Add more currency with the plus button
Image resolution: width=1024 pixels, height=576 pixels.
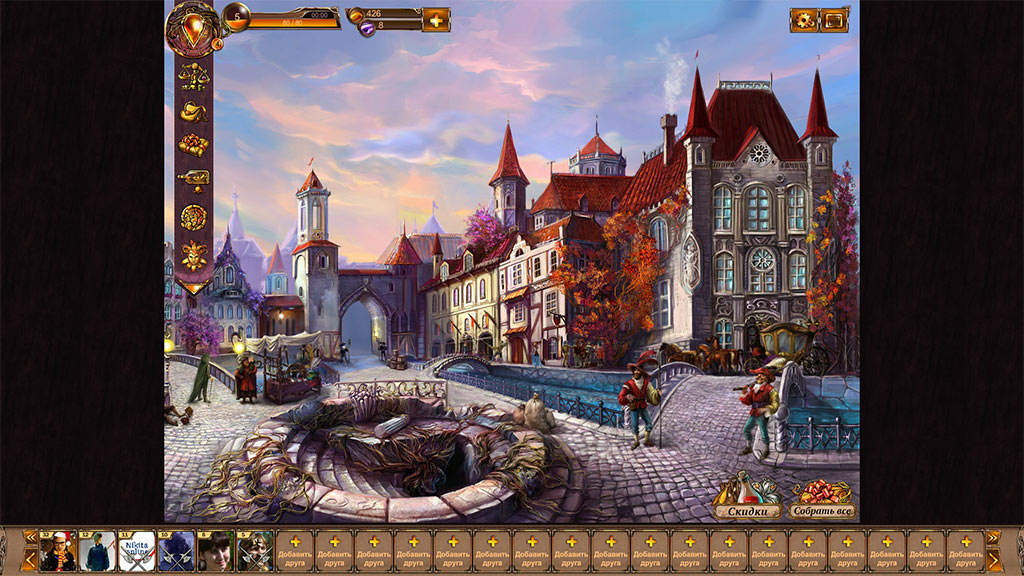tap(436, 20)
